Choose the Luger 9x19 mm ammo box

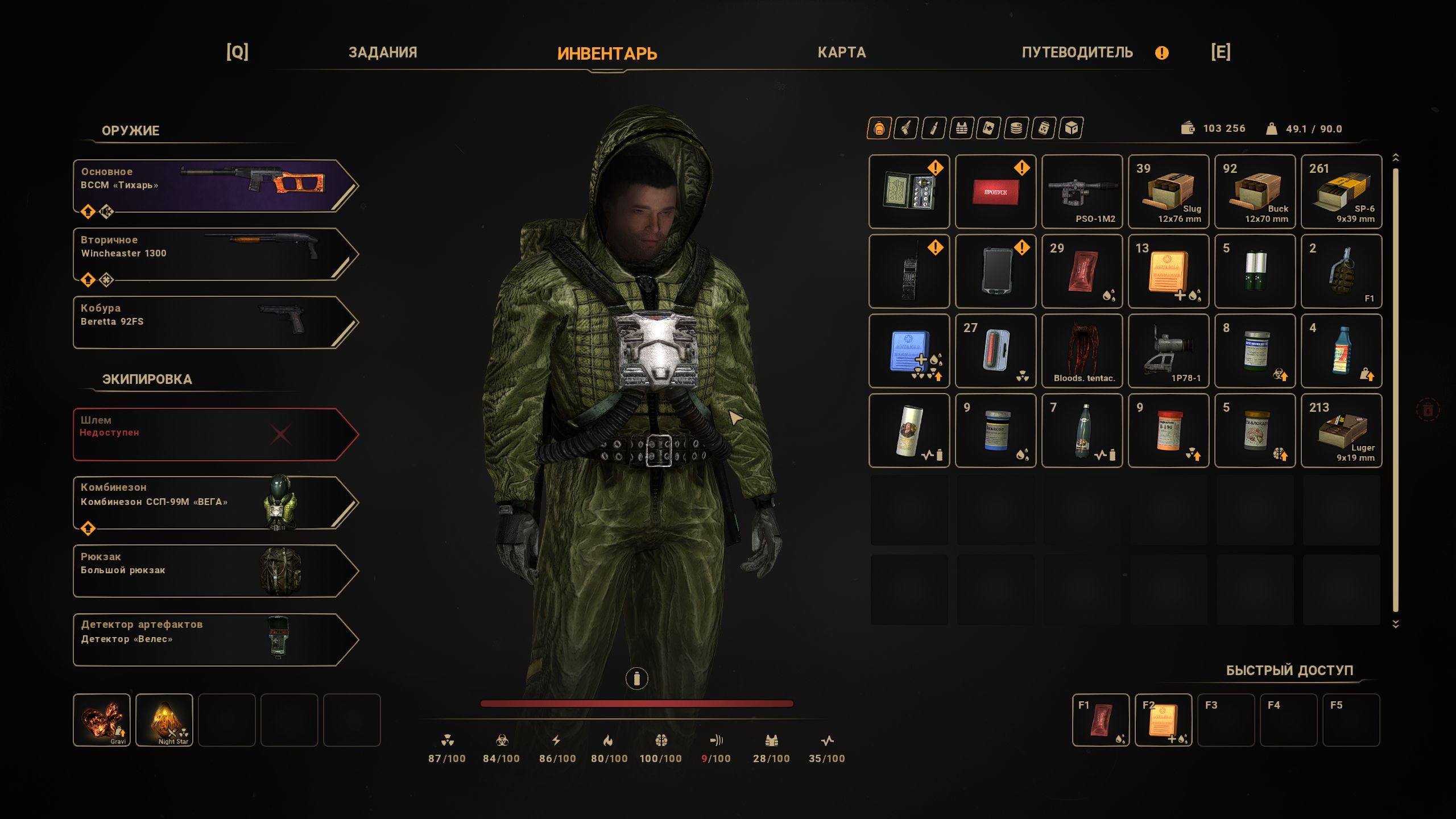click(1341, 431)
